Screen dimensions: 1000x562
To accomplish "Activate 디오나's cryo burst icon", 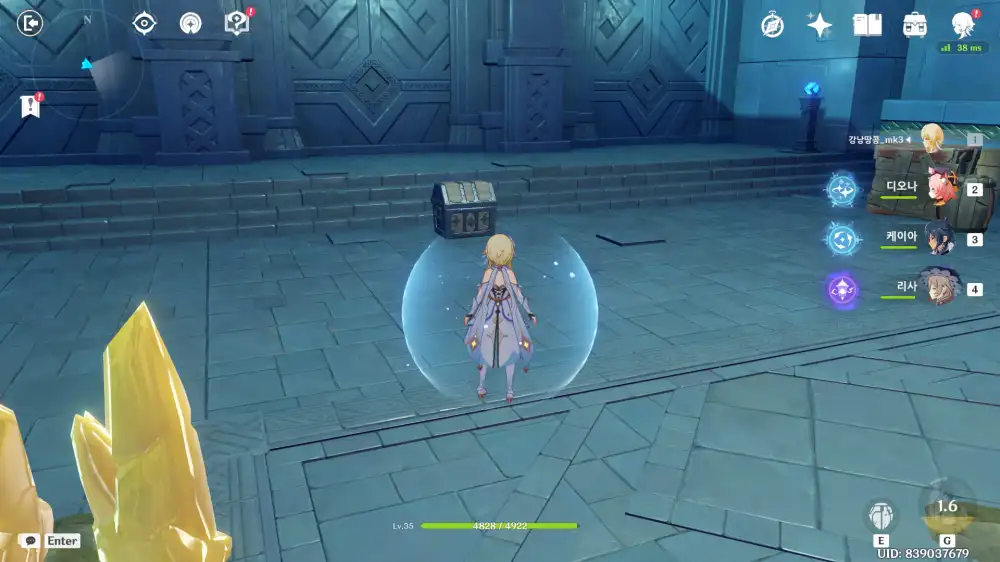I will pyautogui.click(x=842, y=188).
